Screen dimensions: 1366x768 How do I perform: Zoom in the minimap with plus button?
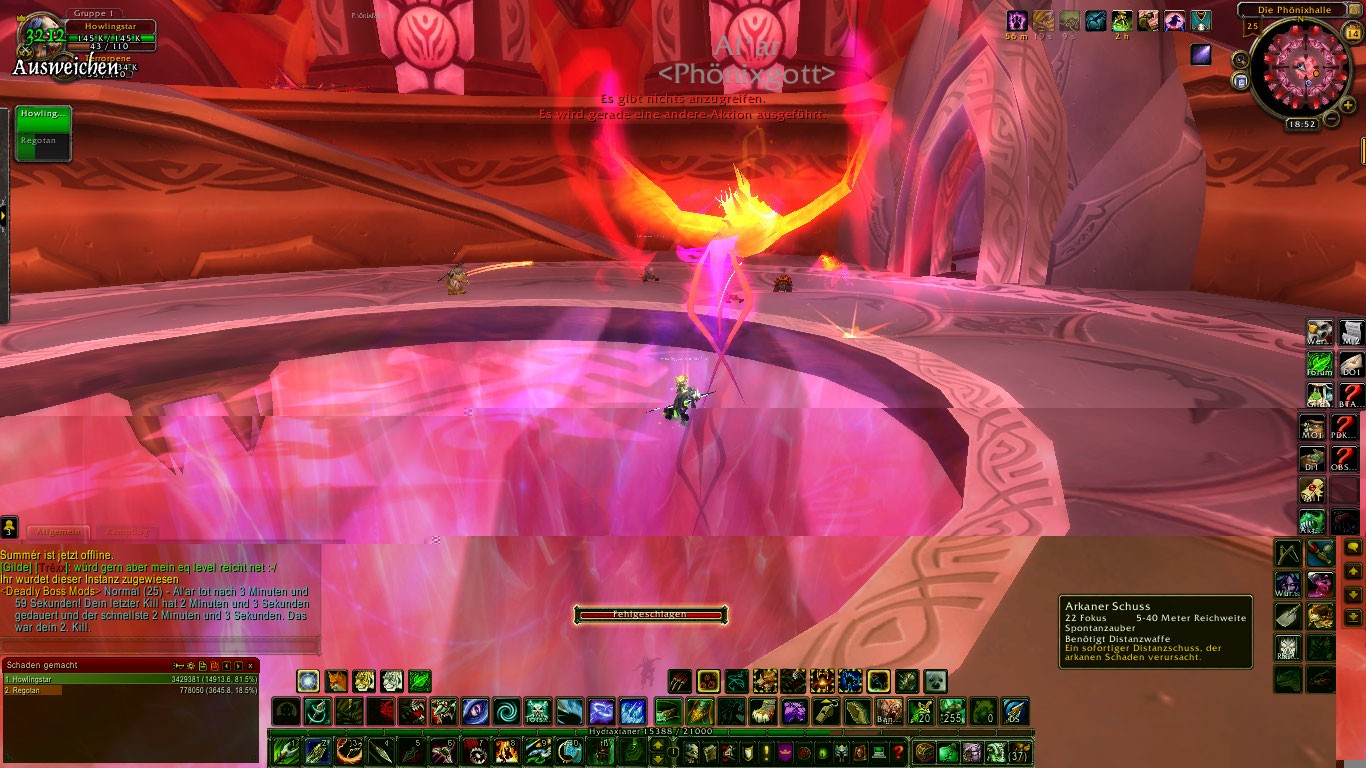[1347, 106]
